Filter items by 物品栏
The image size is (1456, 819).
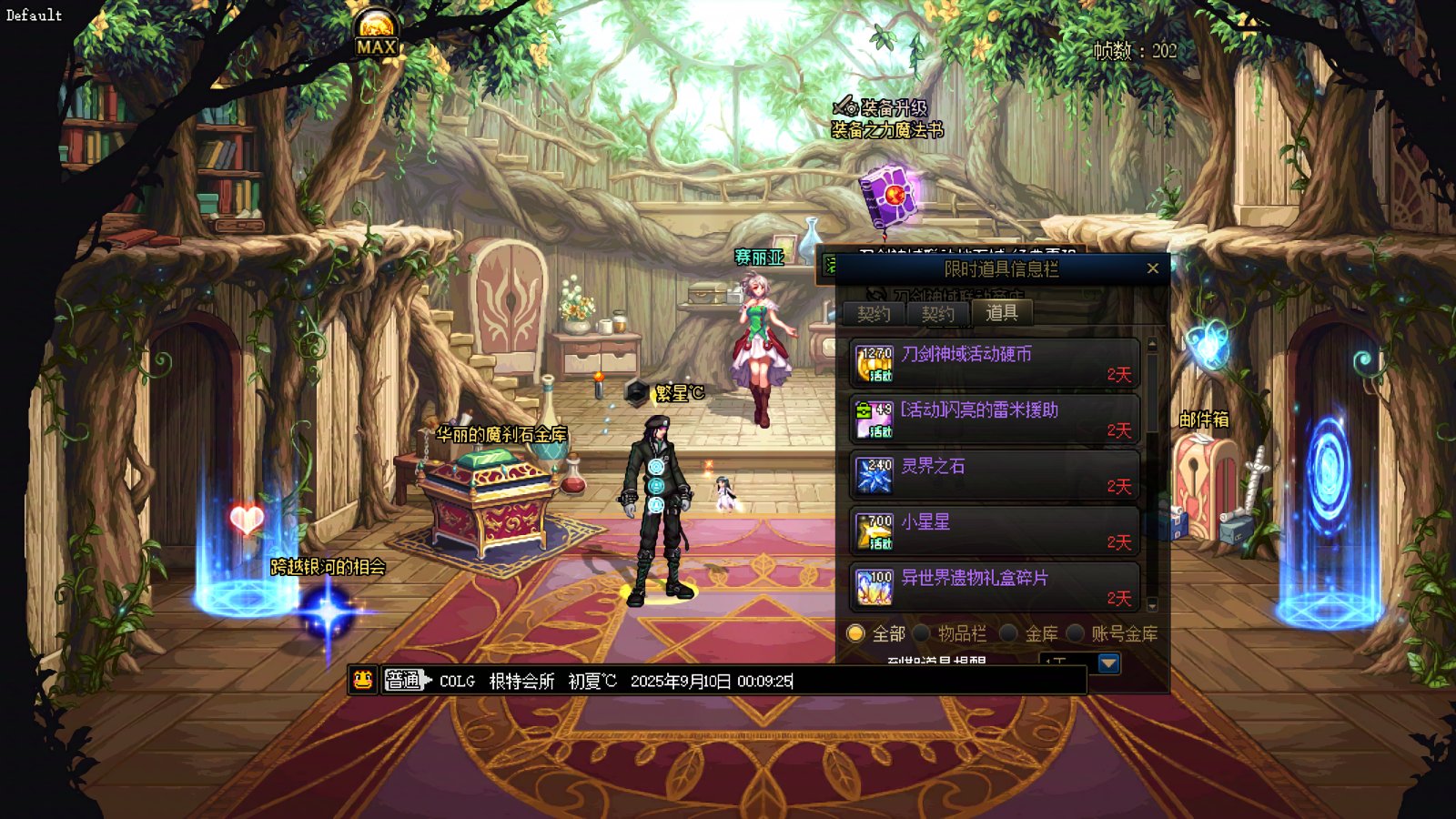(x=922, y=633)
